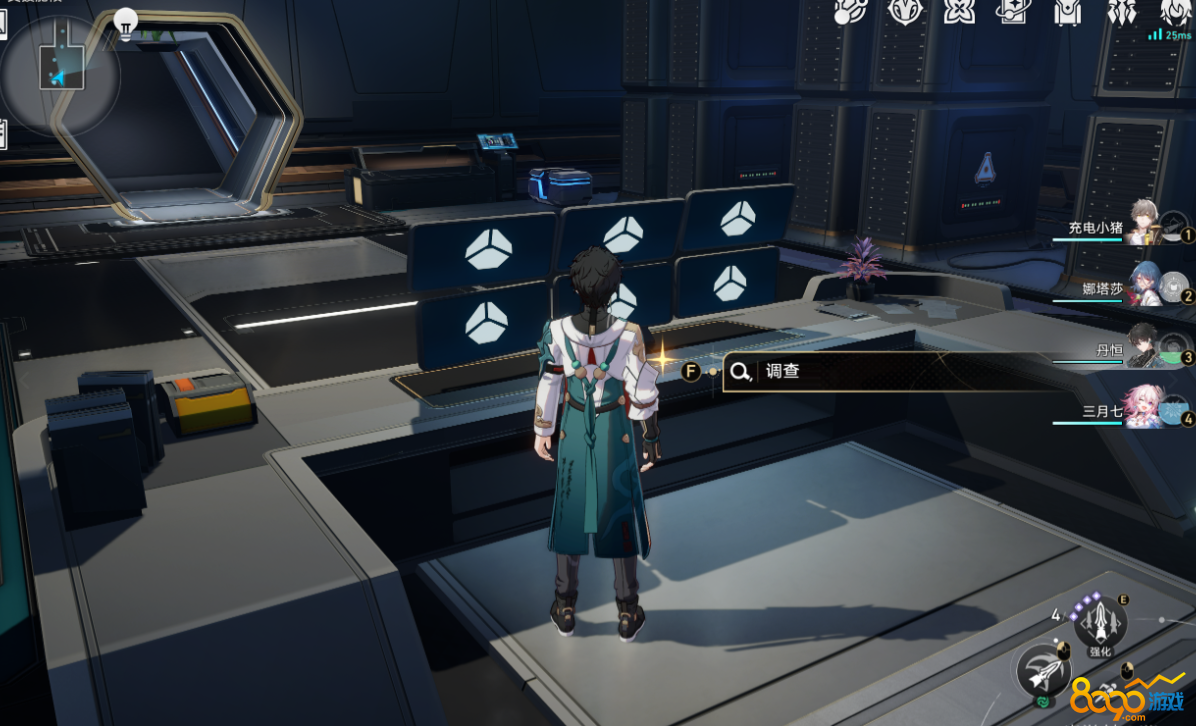Click the four-petal flower icon
This screenshot has height=726, width=1196.
click(x=958, y=12)
